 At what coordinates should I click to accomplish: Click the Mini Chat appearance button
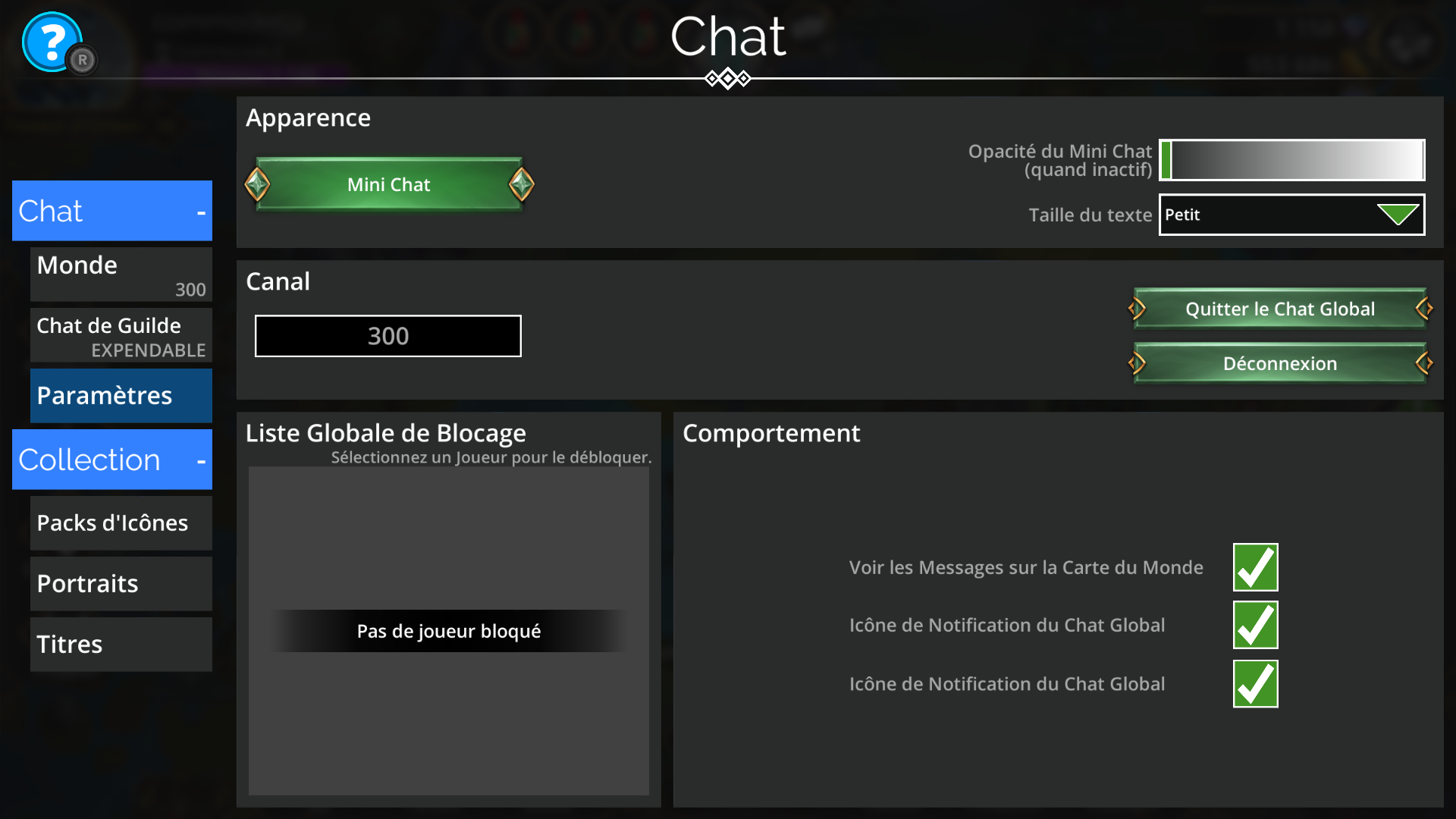[x=389, y=184]
